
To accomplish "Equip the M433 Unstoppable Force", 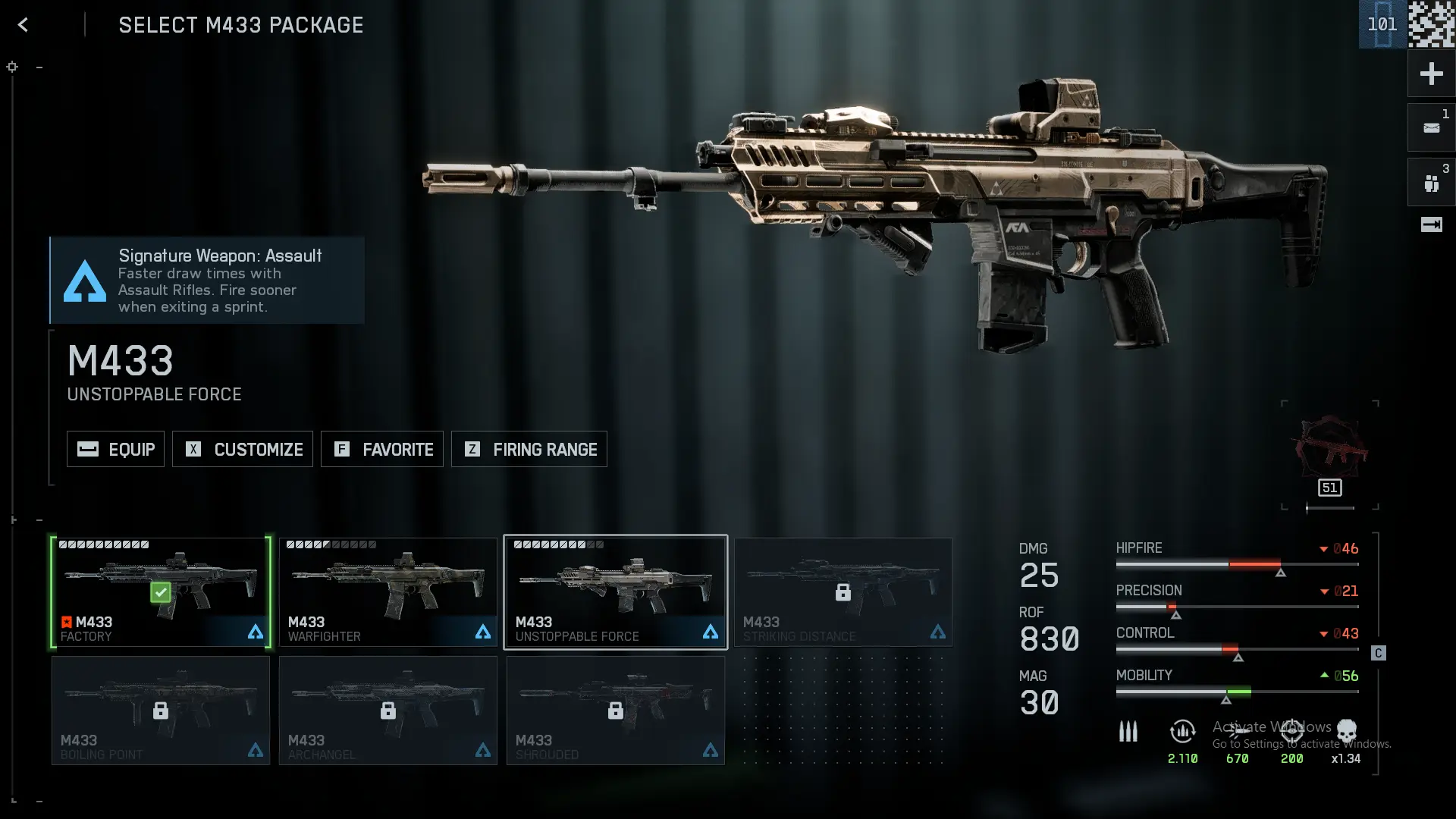I will click(115, 449).
